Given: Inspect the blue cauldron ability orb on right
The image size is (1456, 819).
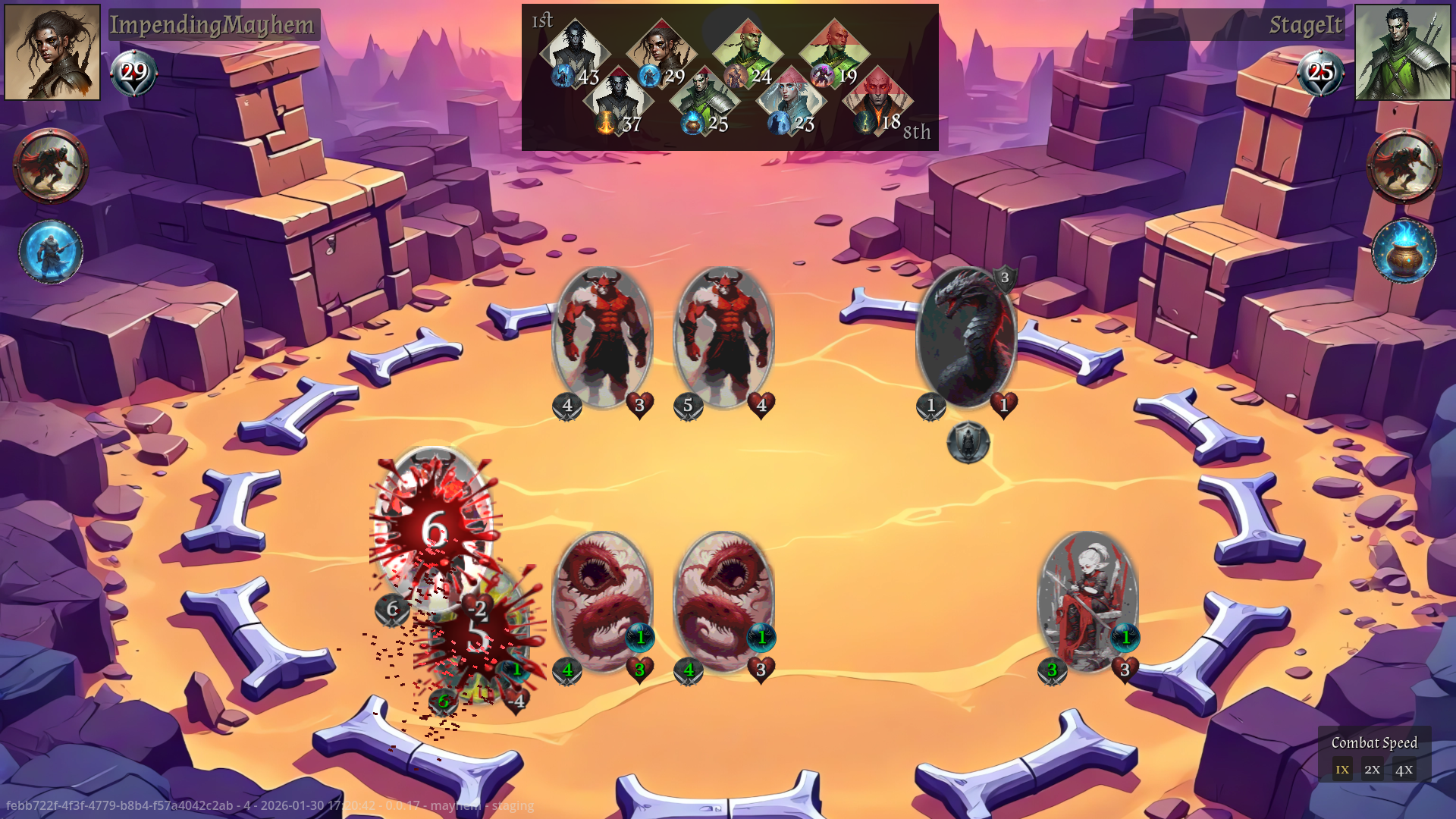Looking at the screenshot, I should pos(1404,252).
